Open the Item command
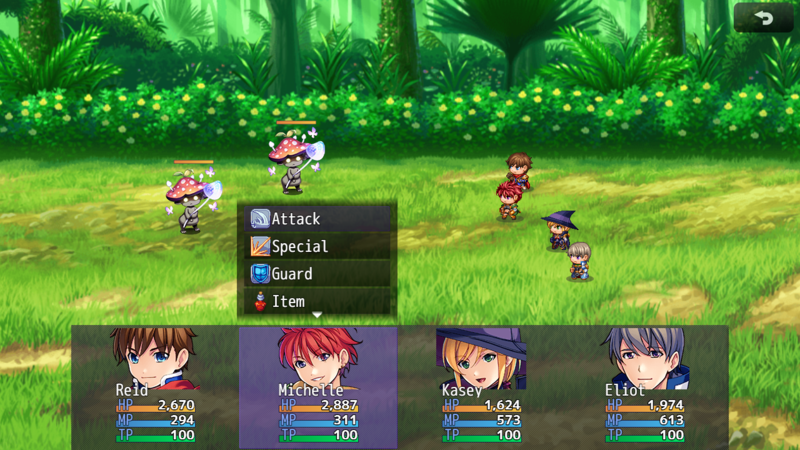Image resolution: width=800 pixels, height=450 pixels. pyautogui.click(x=317, y=300)
